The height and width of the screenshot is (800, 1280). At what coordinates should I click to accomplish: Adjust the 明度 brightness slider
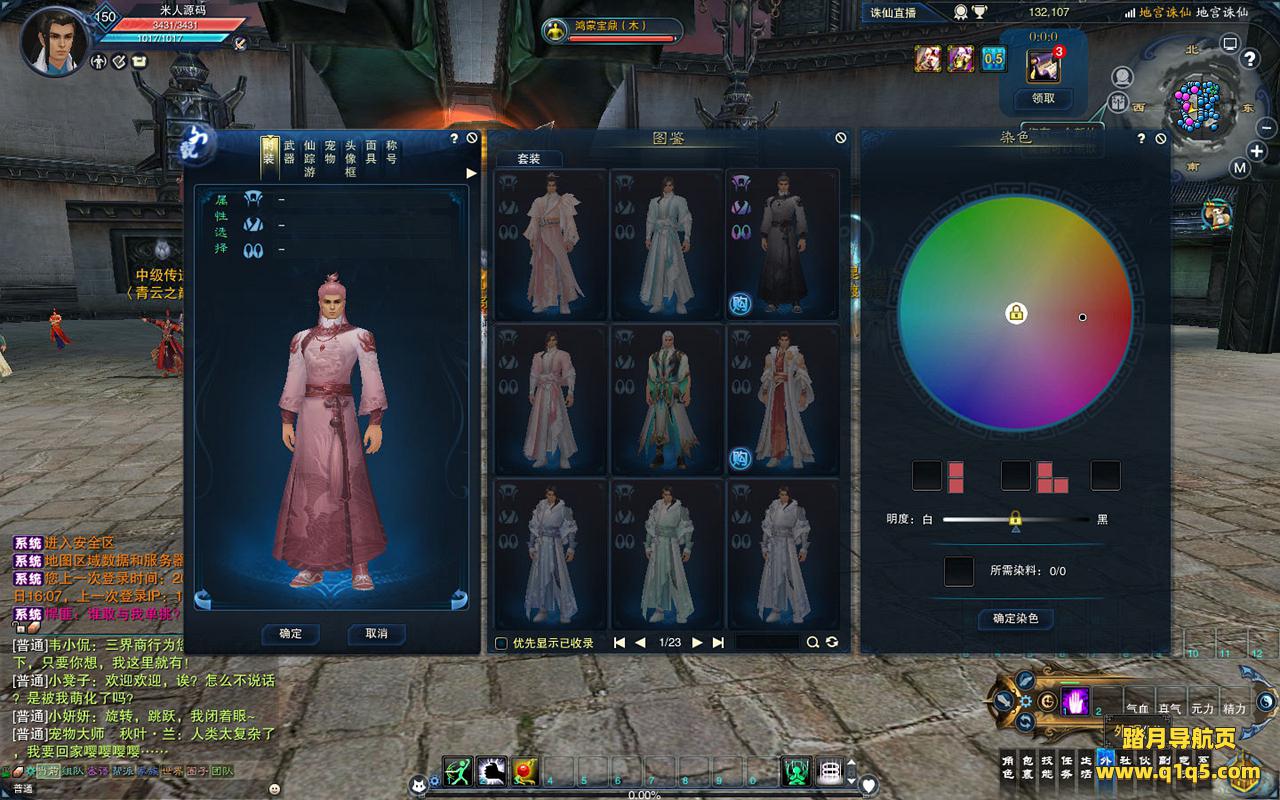click(x=1015, y=520)
